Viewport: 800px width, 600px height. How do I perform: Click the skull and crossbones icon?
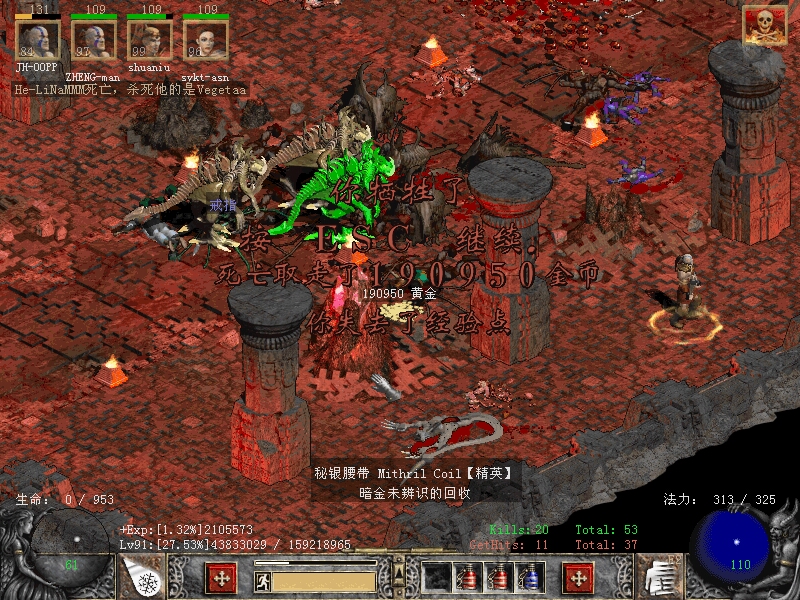764,26
